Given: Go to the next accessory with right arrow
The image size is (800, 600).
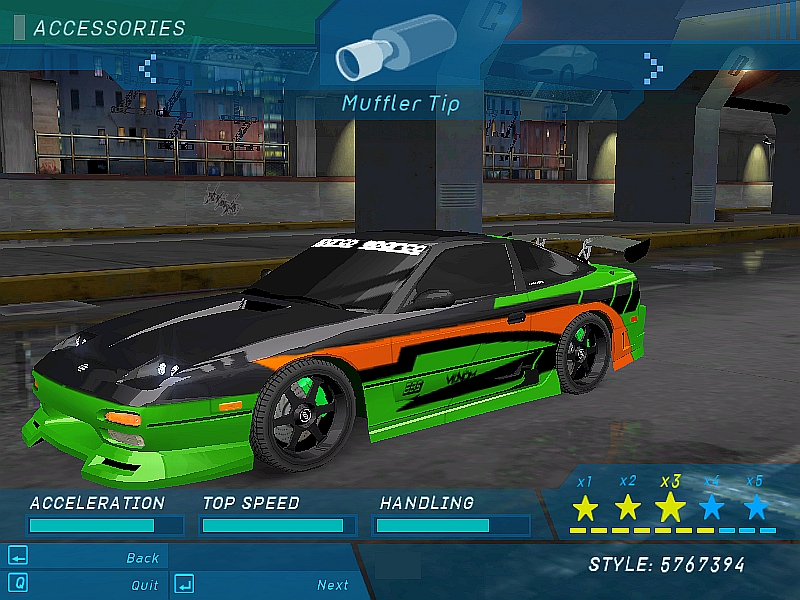Looking at the screenshot, I should tap(653, 67).
